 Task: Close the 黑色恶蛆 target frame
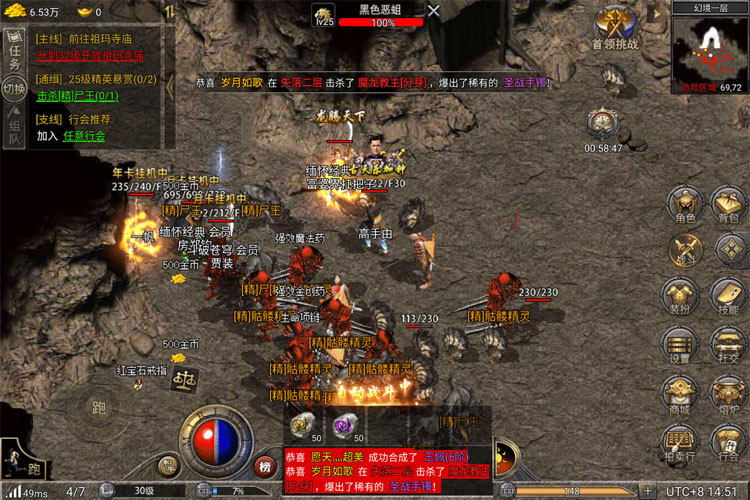click(x=433, y=11)
